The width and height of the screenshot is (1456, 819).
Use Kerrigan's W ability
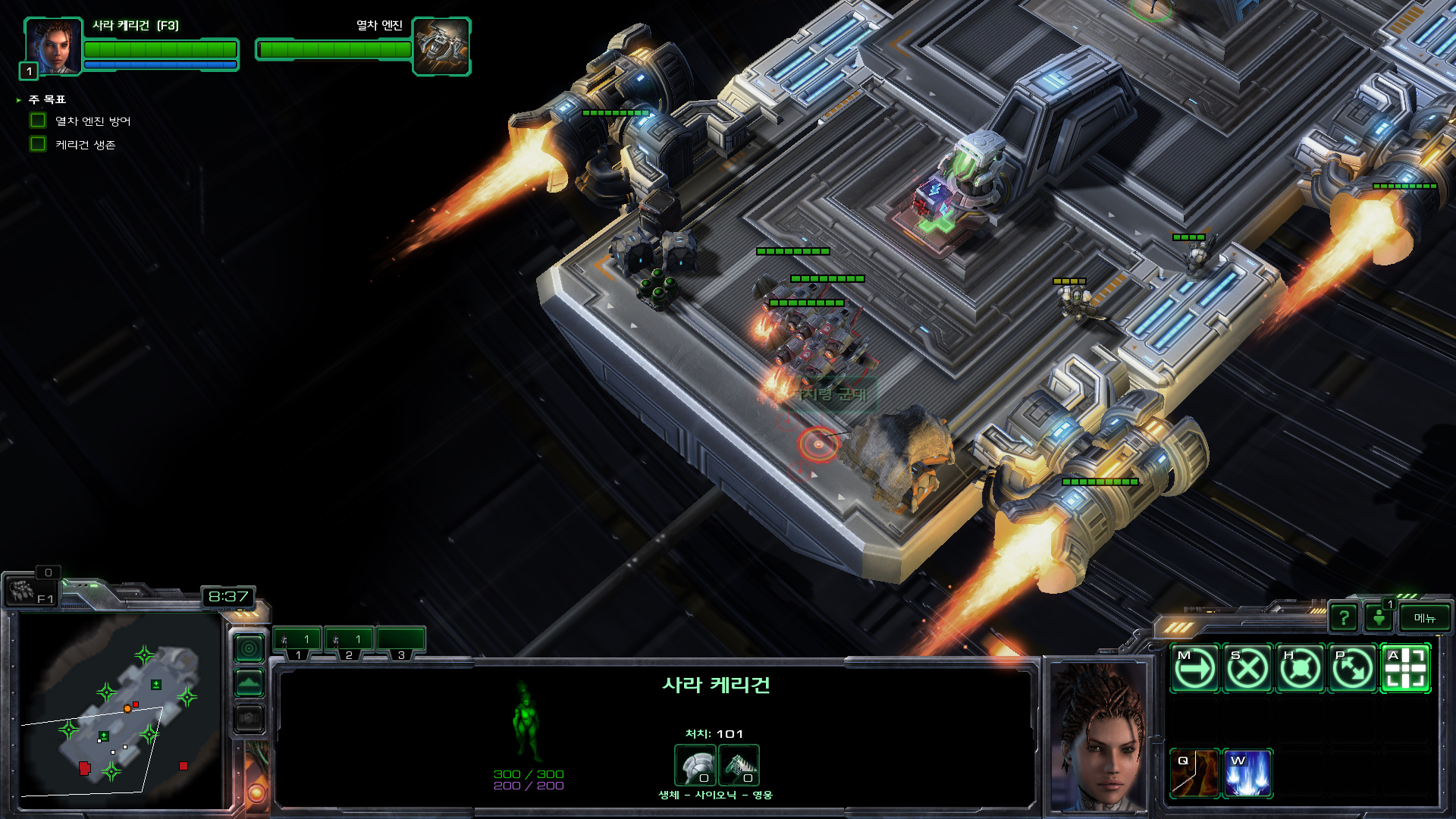[1247, 773]
